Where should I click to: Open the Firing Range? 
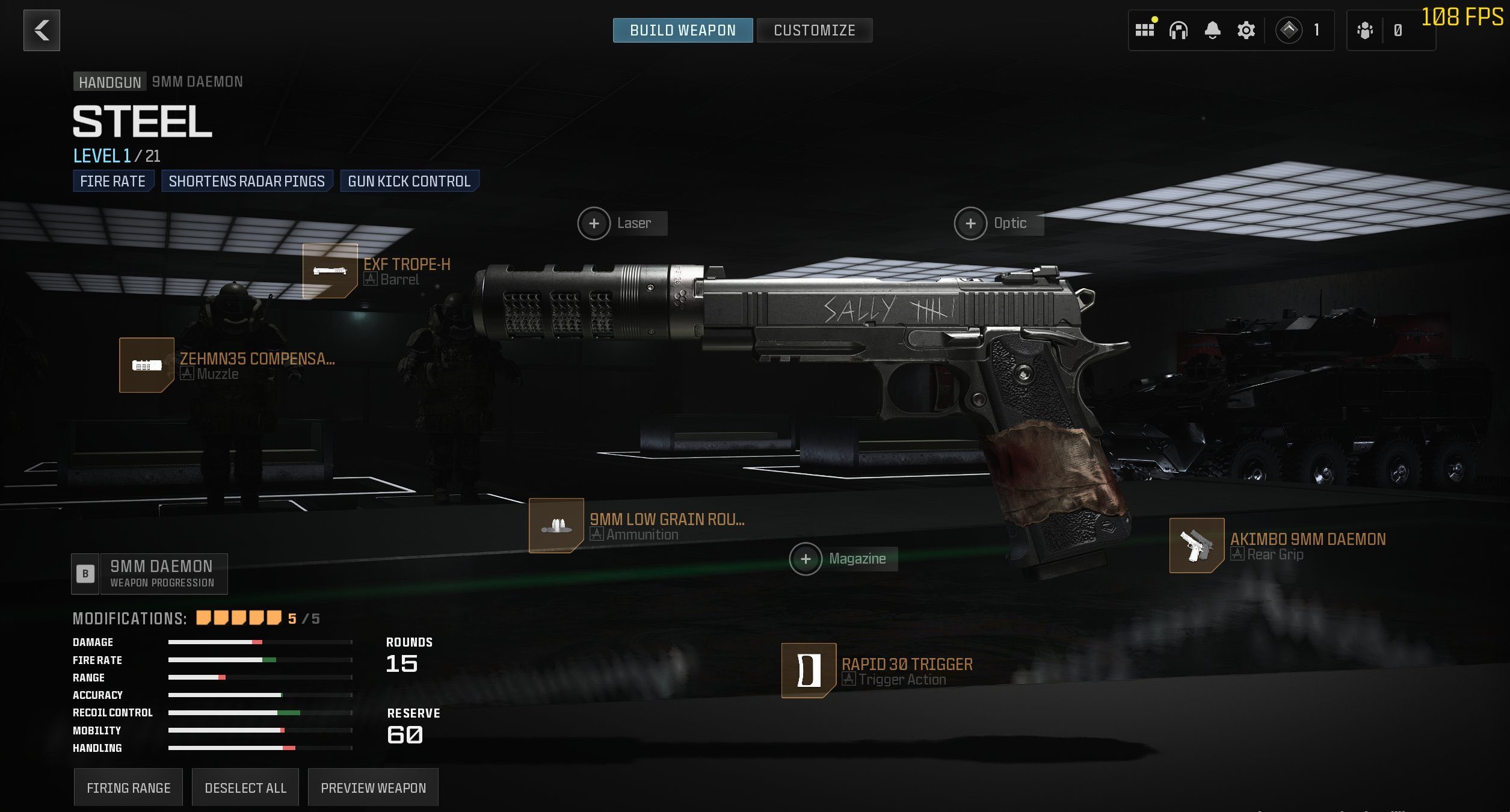pyautogui.click(x=128, y=787)
